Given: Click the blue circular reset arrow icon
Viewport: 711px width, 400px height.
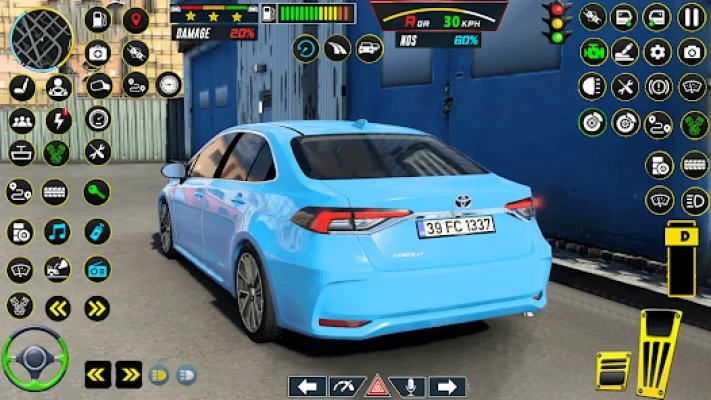Looking at the screenshot, I should click(306, 48).
